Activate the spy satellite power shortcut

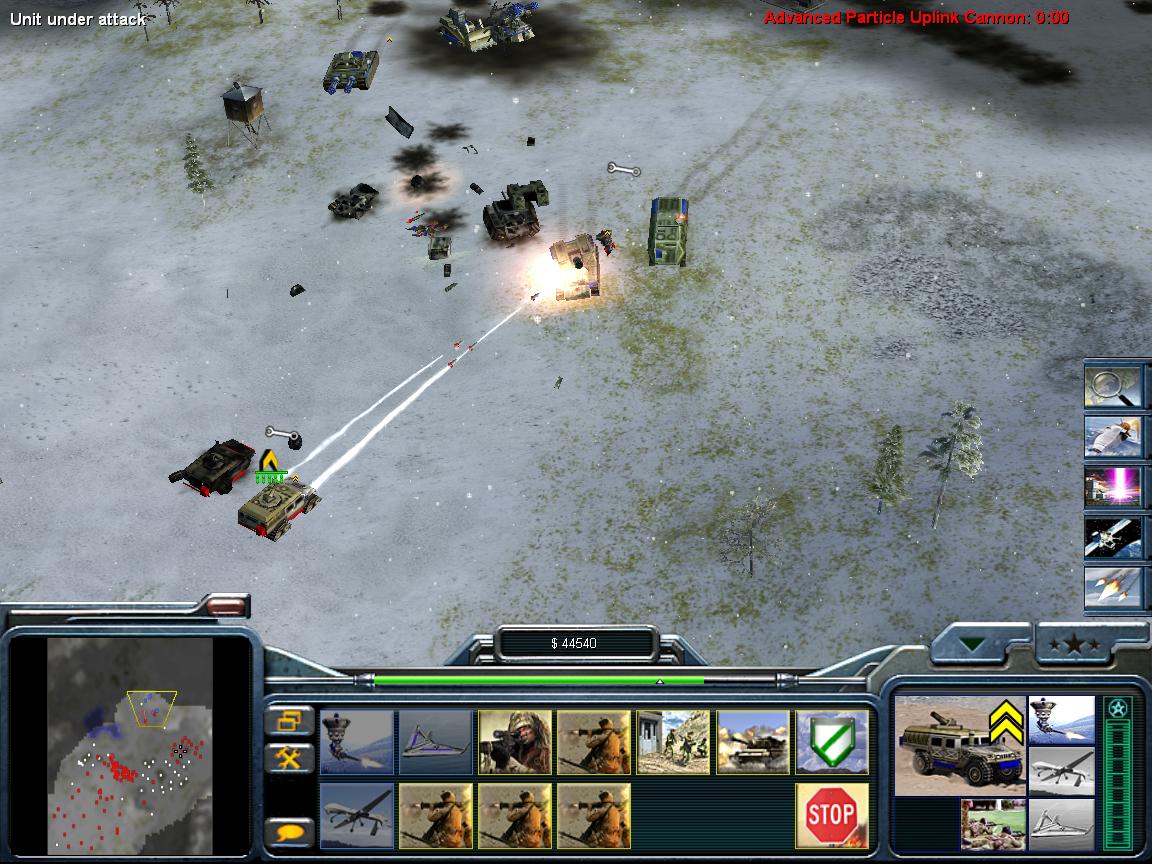tap(1113, 537)
